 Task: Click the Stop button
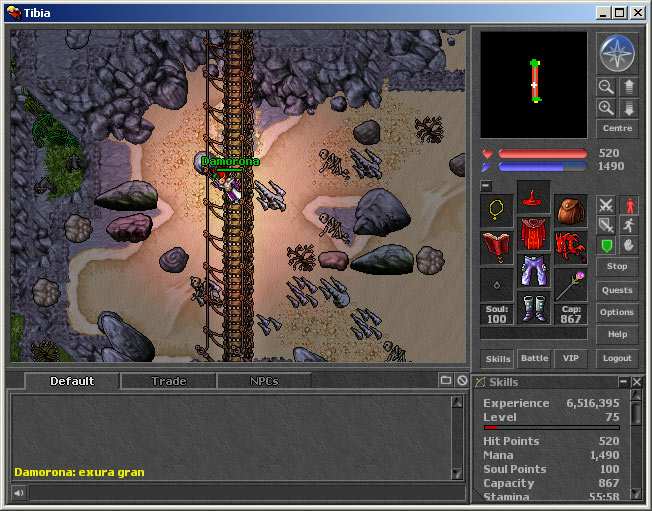616,267
